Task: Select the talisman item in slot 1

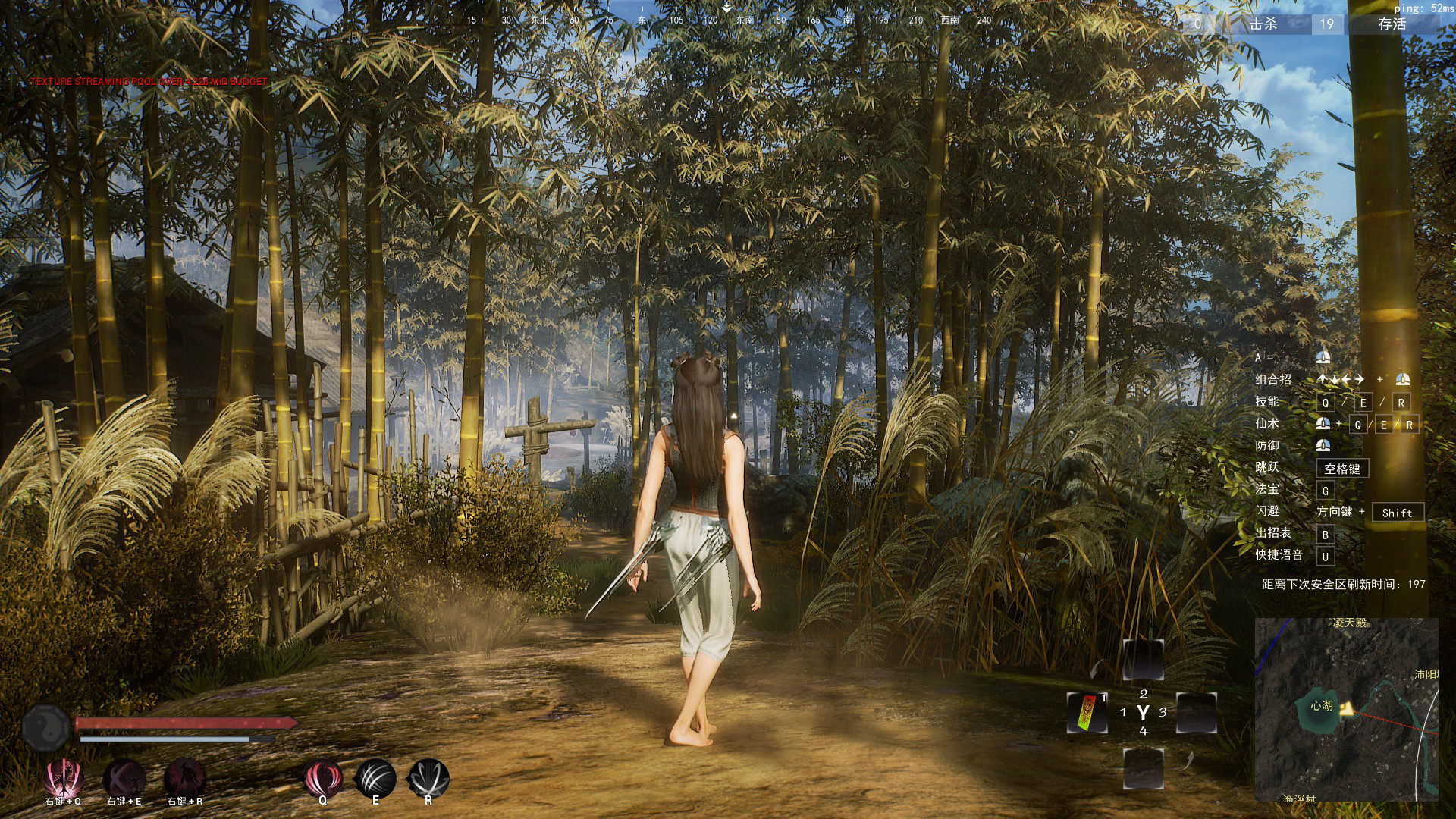Action: 1088,713
